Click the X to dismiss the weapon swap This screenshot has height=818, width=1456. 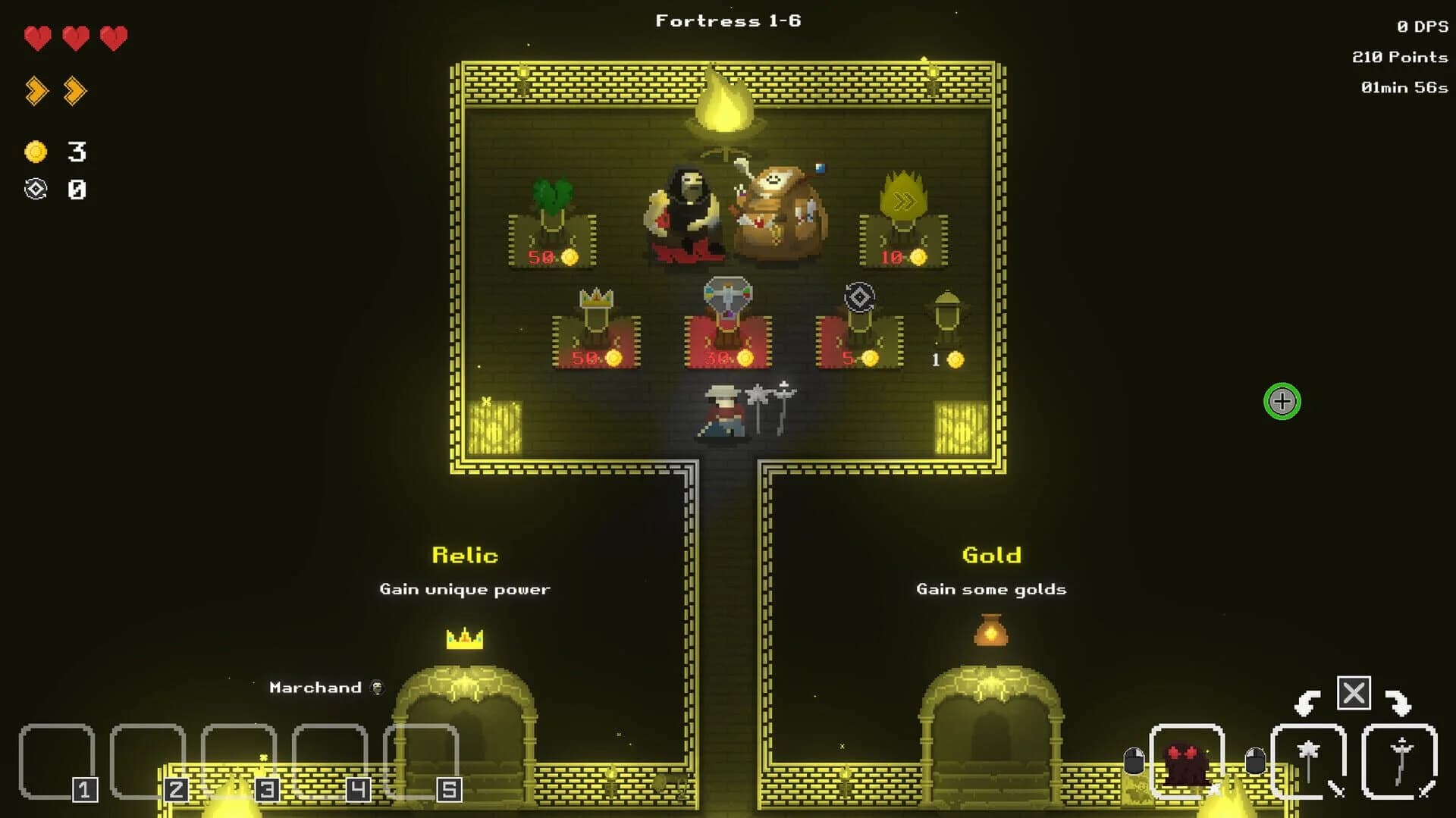[1354, 692]
